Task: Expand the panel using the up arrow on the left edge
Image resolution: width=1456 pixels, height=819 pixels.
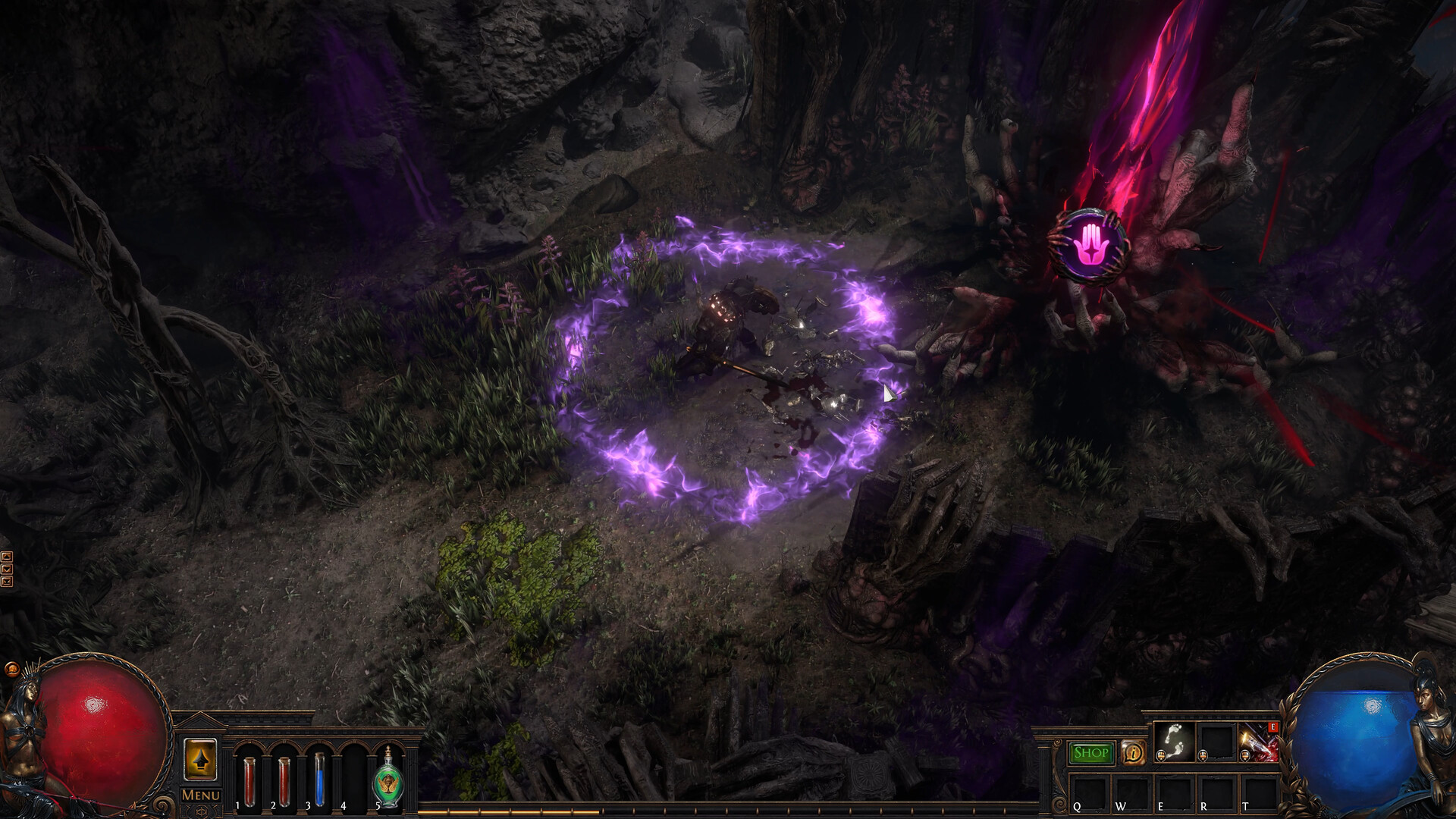Action: pyautogui.click(x=7, y=557)
